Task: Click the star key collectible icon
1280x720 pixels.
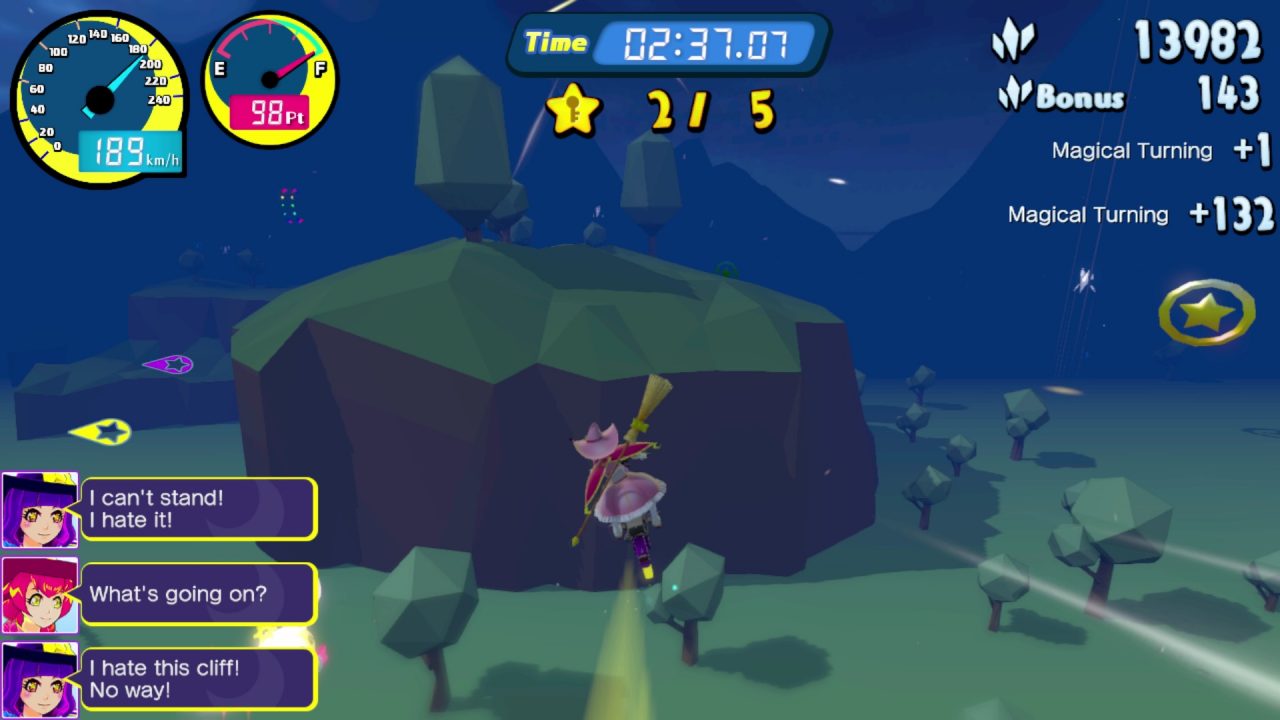Action: pyautogui.click(x=573, y=110)
